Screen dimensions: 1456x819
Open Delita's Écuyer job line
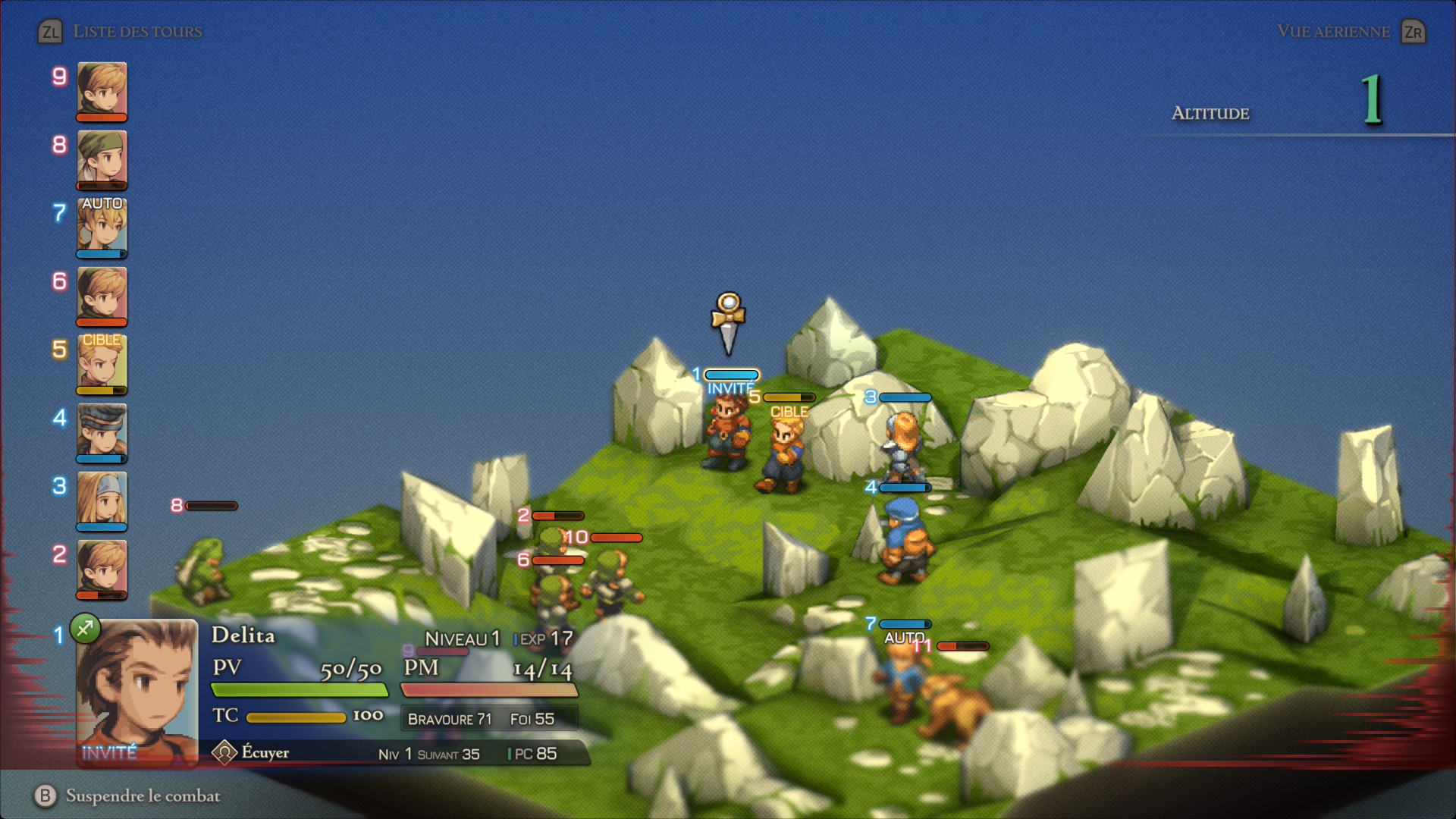[x=265, y=752]
